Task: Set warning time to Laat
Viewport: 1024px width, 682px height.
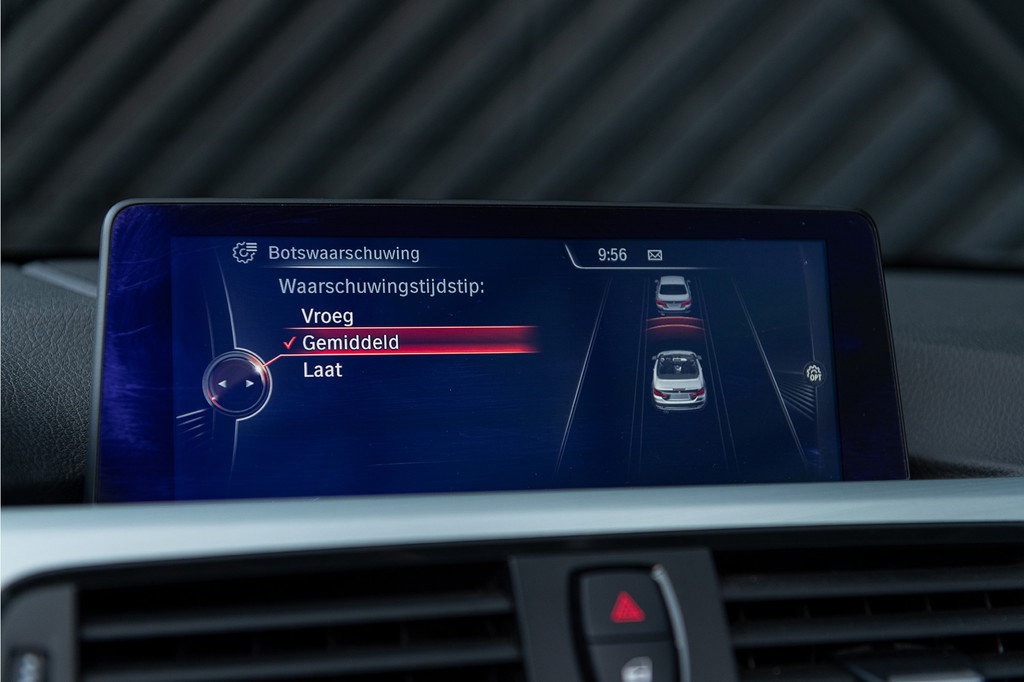Action: 323,370
